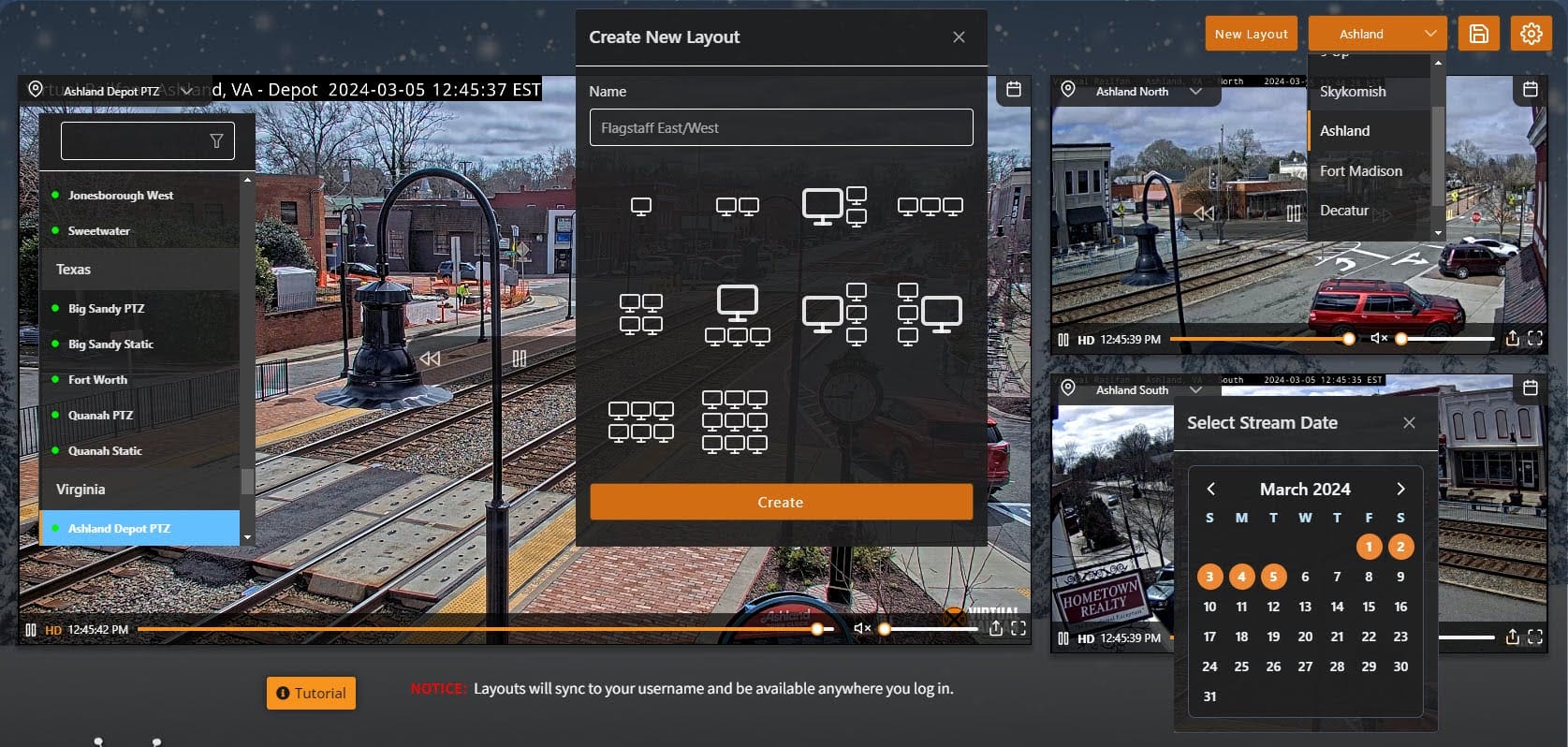Close the Select Stream Date popup
Viewport: 1568px width, 747px height.
1409,423
